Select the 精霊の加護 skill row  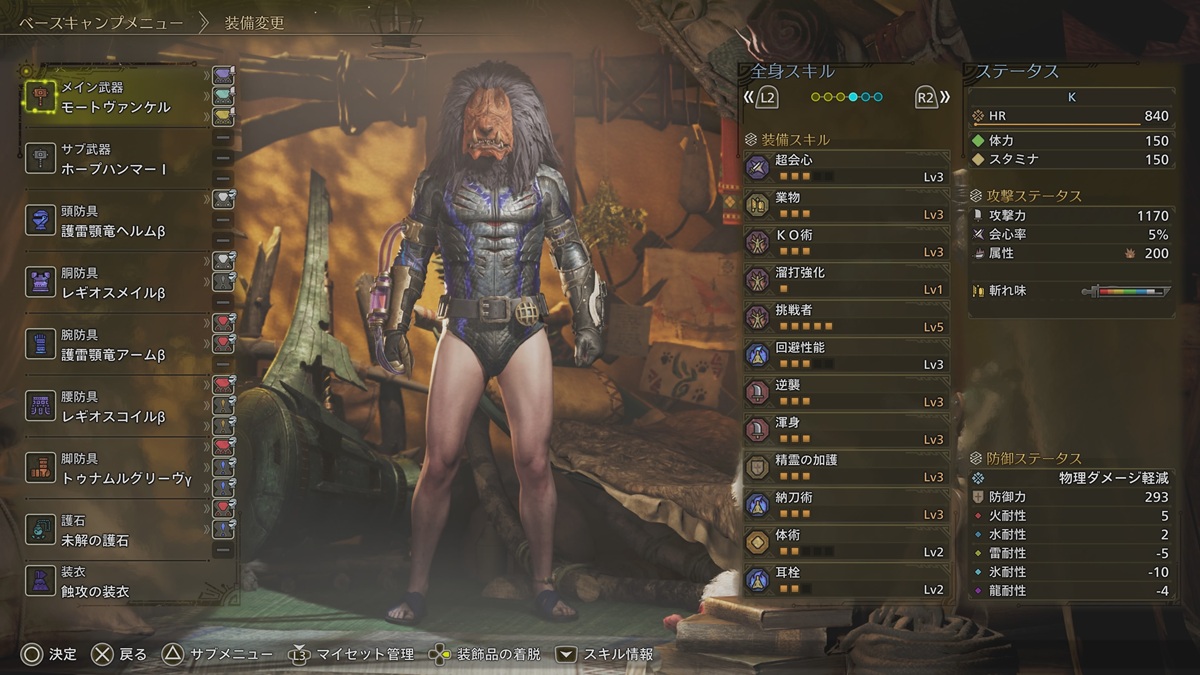point(845,467)
